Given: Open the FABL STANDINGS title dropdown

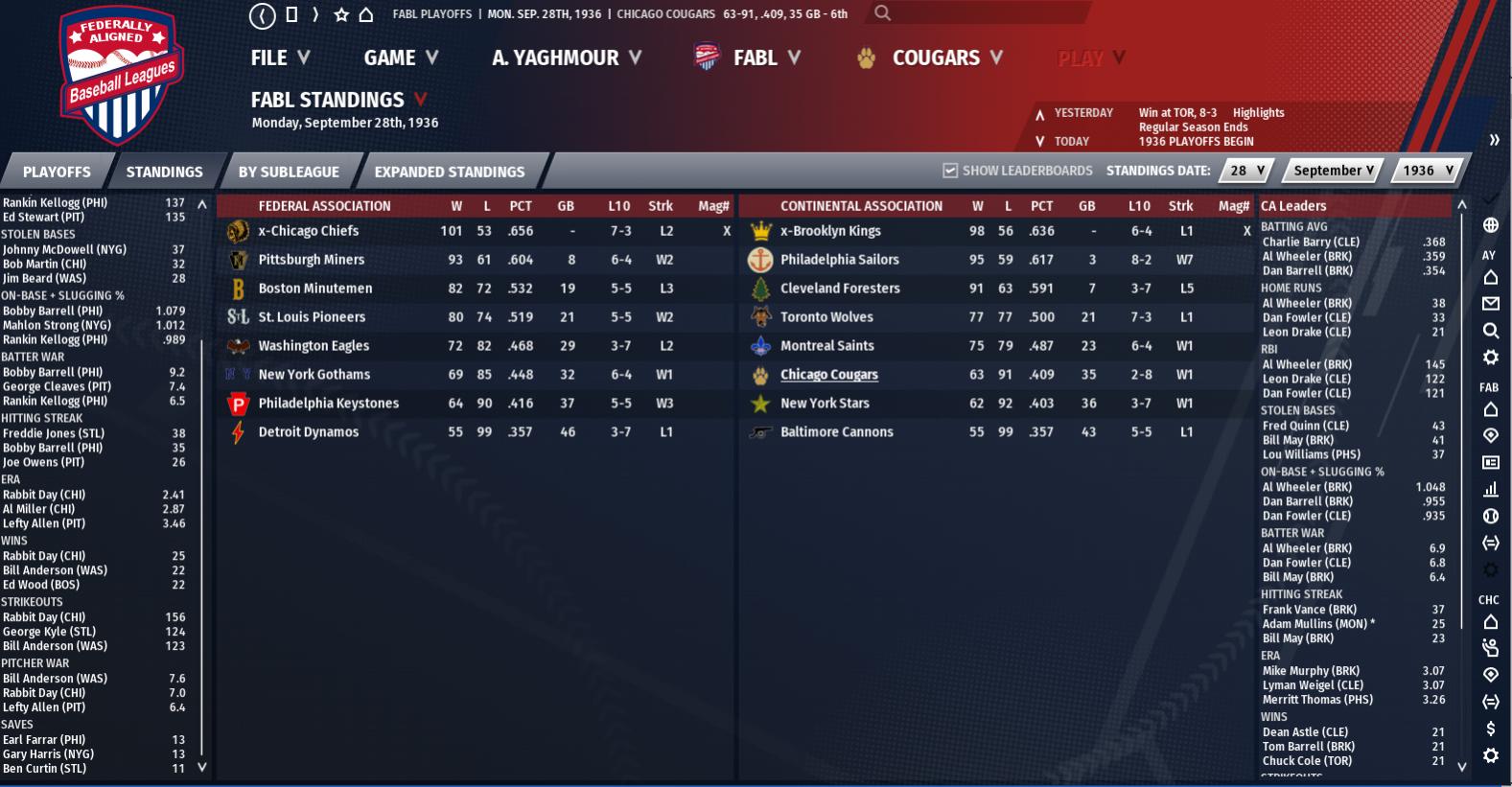Looking at the screenshot, I should tap(420, 100).
